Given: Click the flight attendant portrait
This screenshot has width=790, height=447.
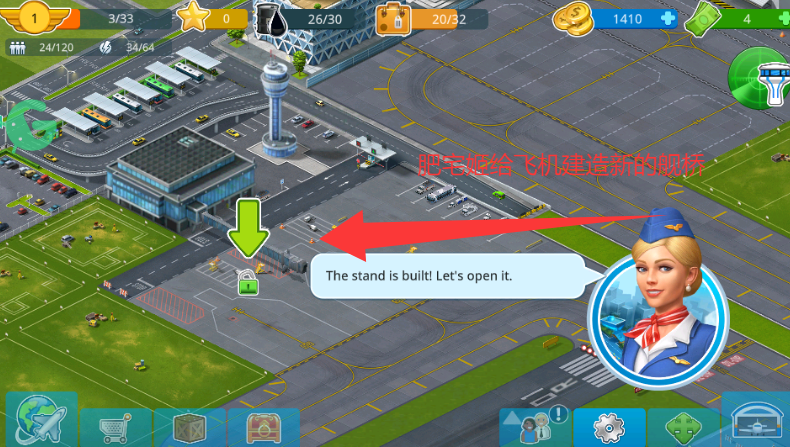Looking at the screenshot, I should pyautogui.click(x=657, y=308).
